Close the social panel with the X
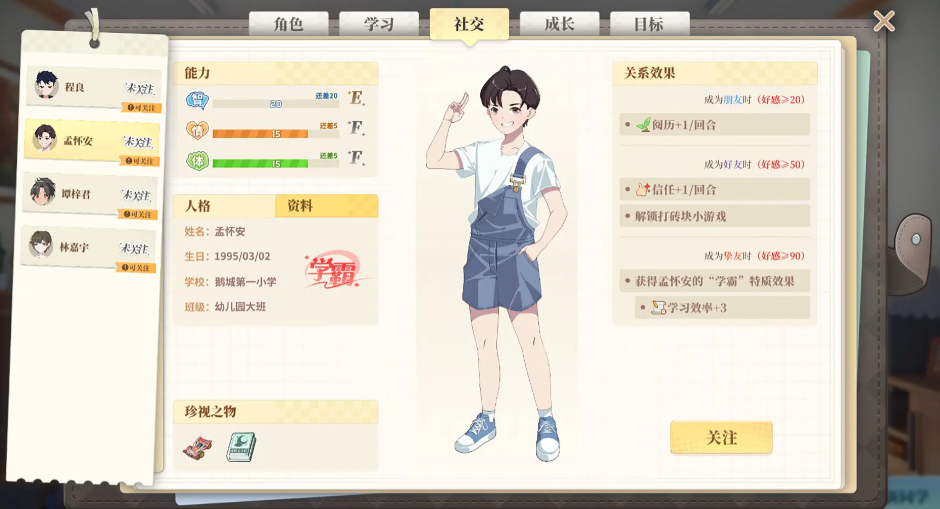This screenshot has height=509, width=940. (884, 21)
